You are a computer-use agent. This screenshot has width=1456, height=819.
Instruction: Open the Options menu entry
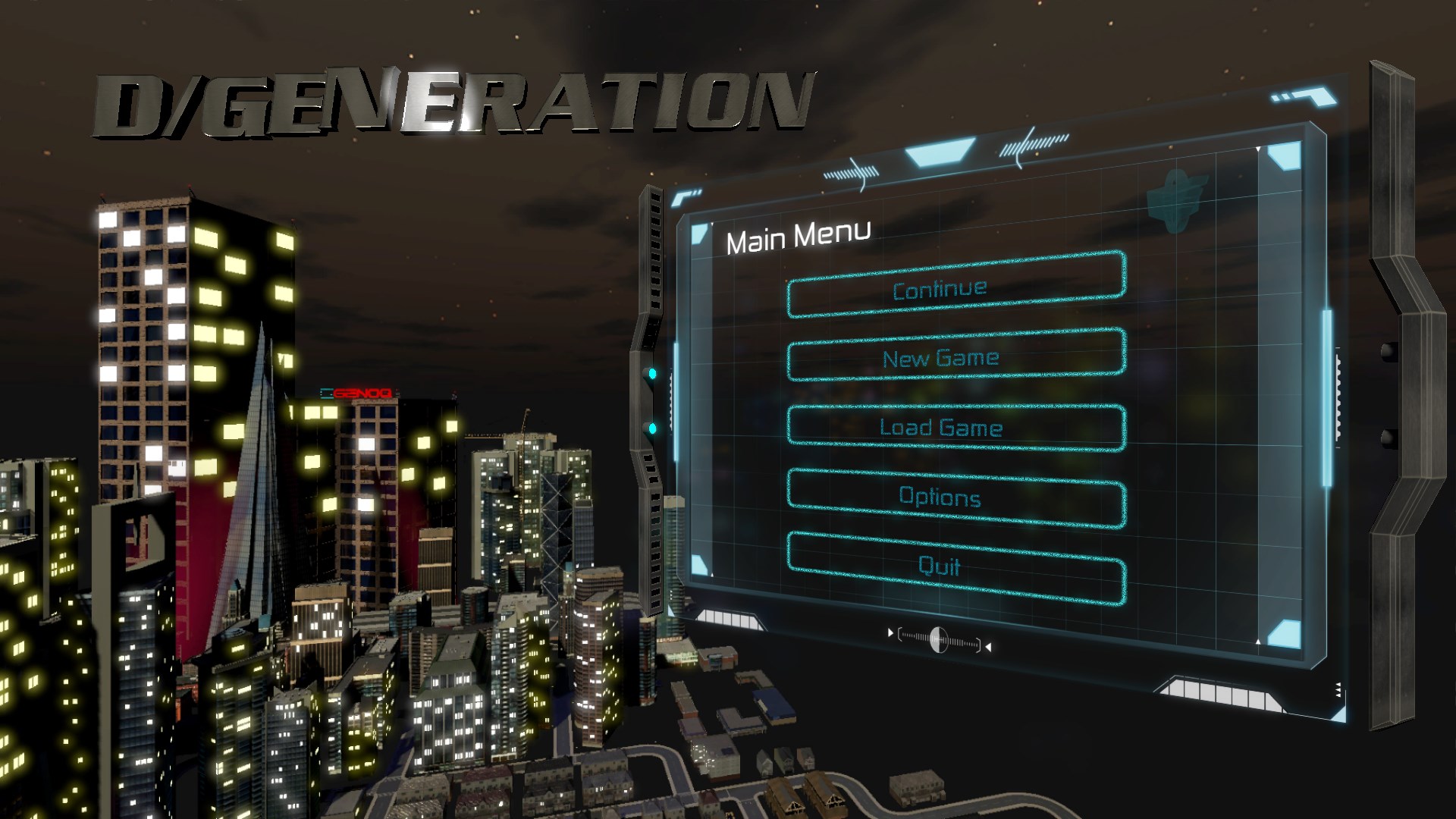click(940, 497)
